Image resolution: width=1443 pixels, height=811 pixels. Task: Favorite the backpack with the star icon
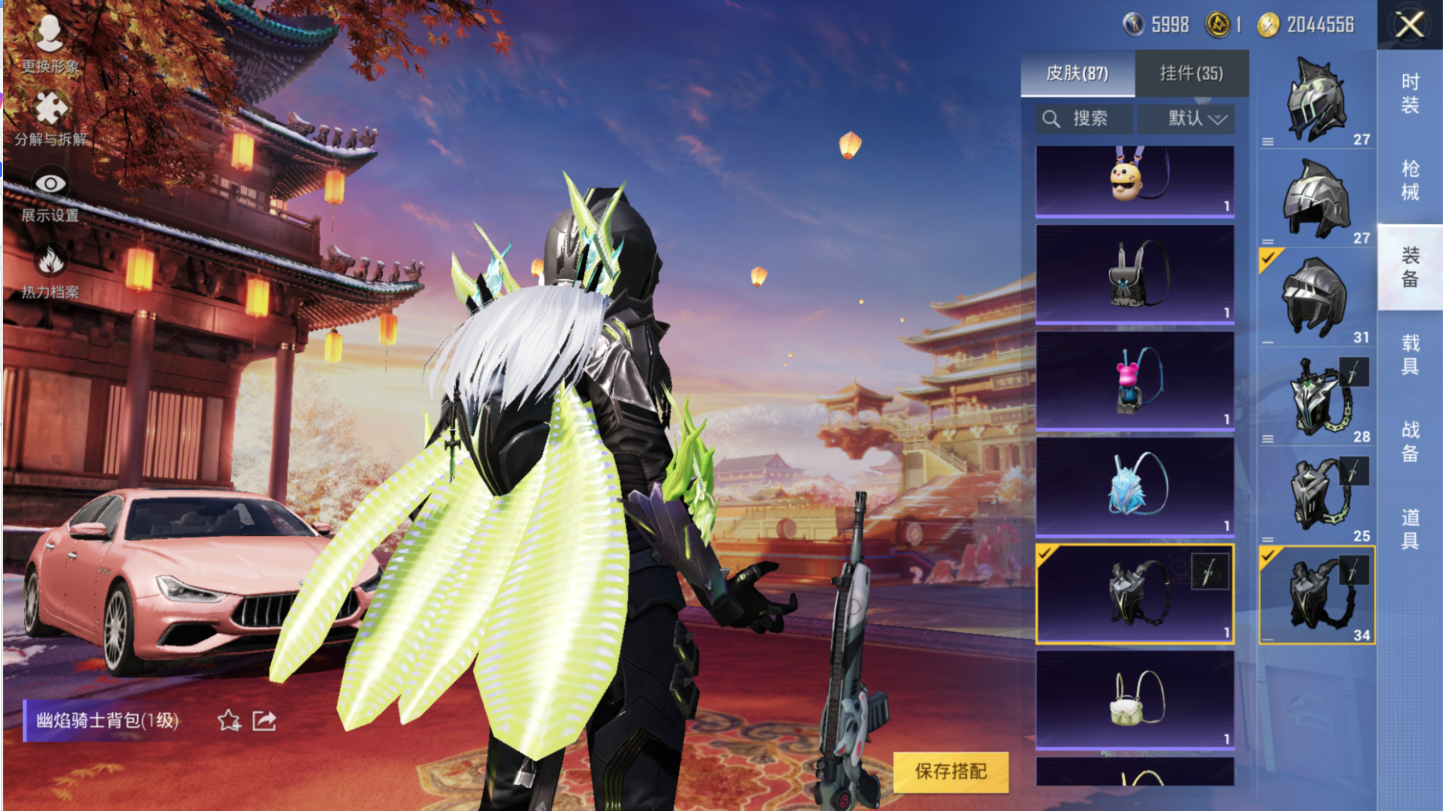pyautogui.click(x=229, y=720)
